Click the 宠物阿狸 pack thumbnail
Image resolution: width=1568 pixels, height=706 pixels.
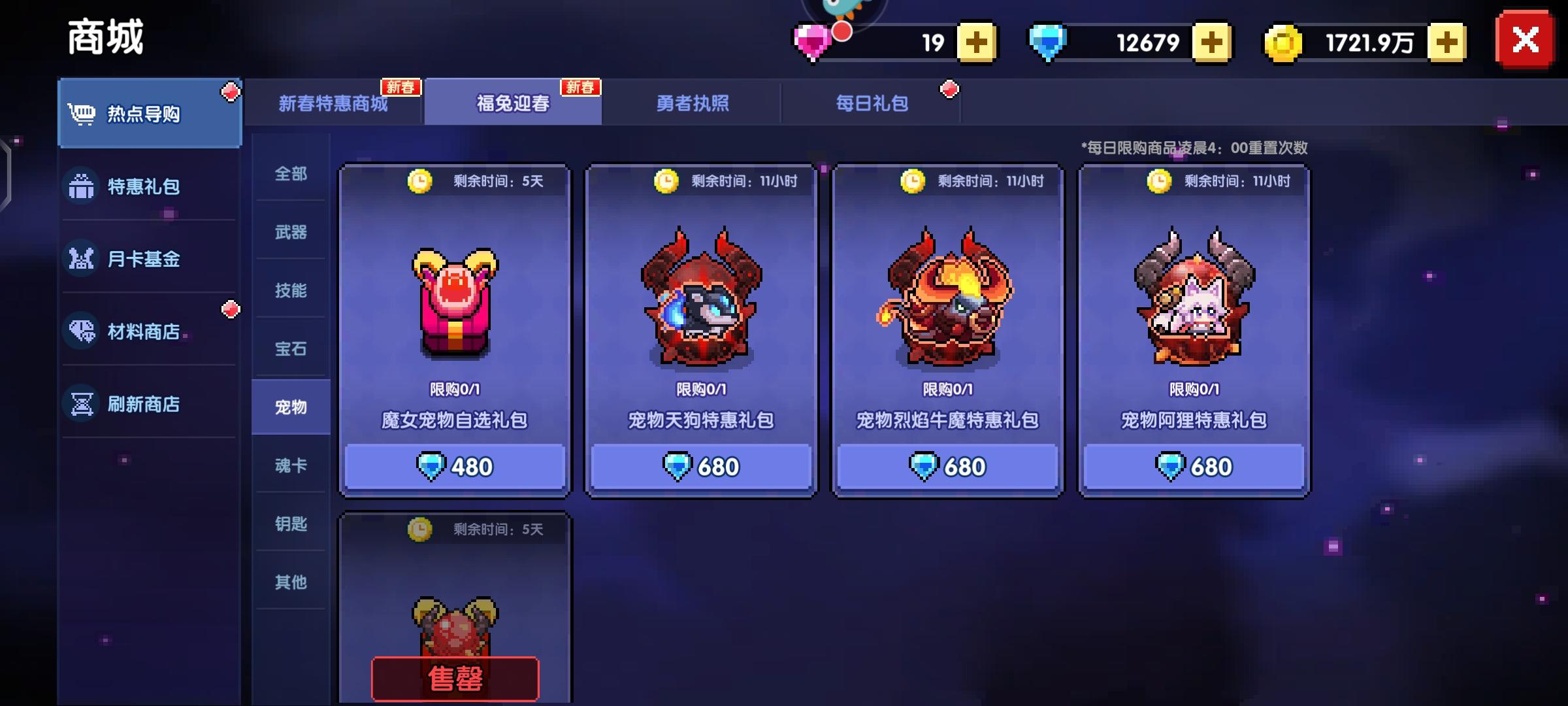1193,301
